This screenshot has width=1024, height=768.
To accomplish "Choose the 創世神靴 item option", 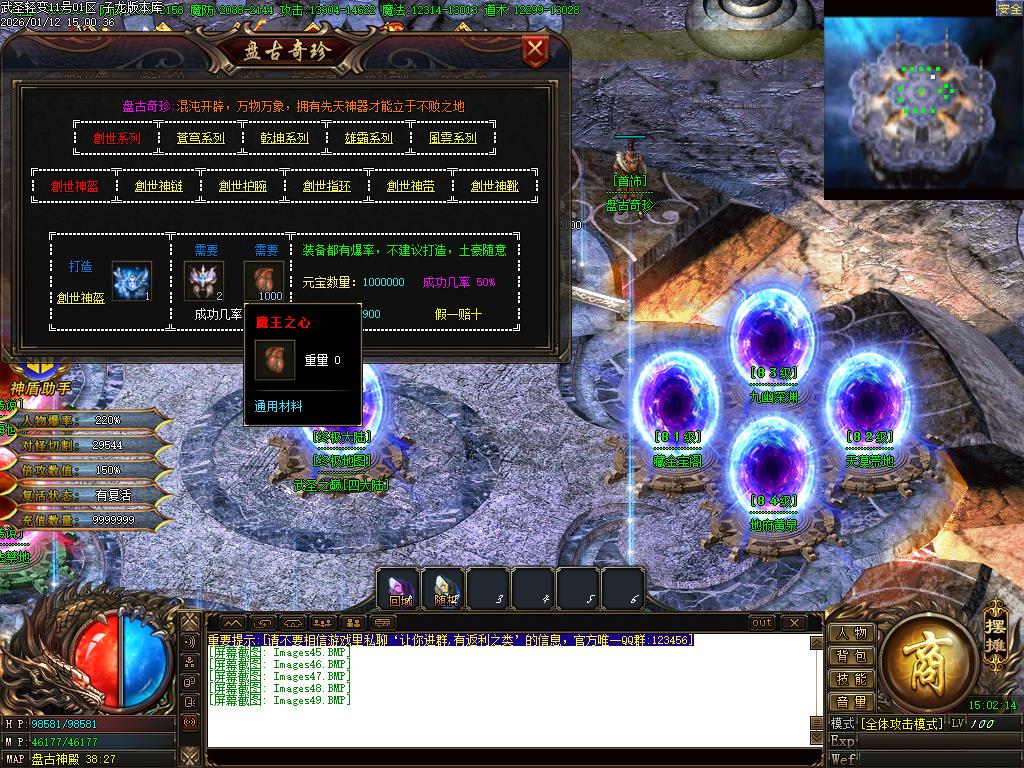I will 495,186.
